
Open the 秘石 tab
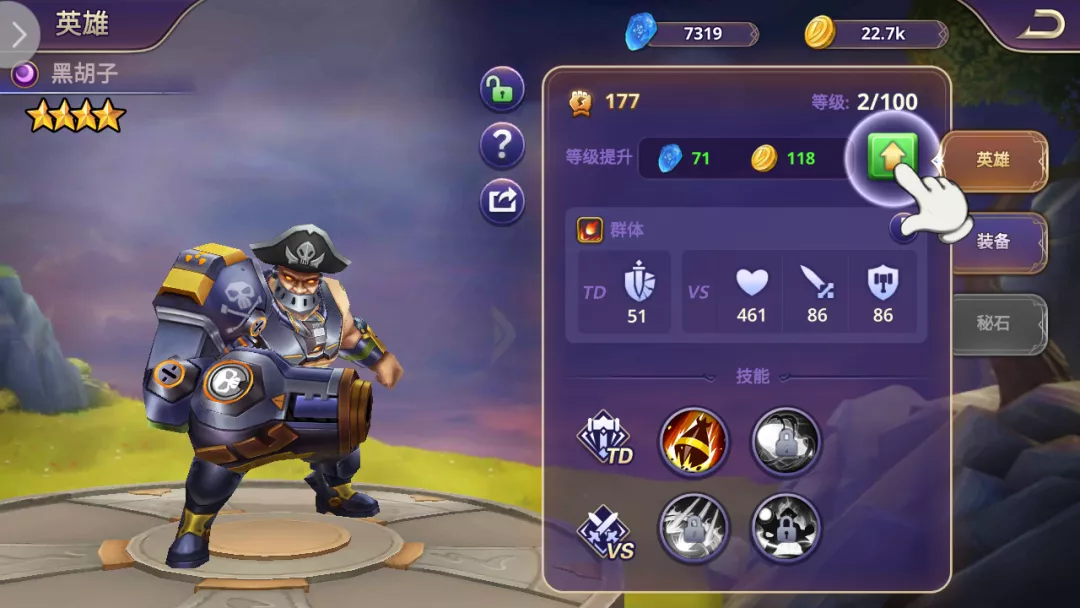point(994,323)
